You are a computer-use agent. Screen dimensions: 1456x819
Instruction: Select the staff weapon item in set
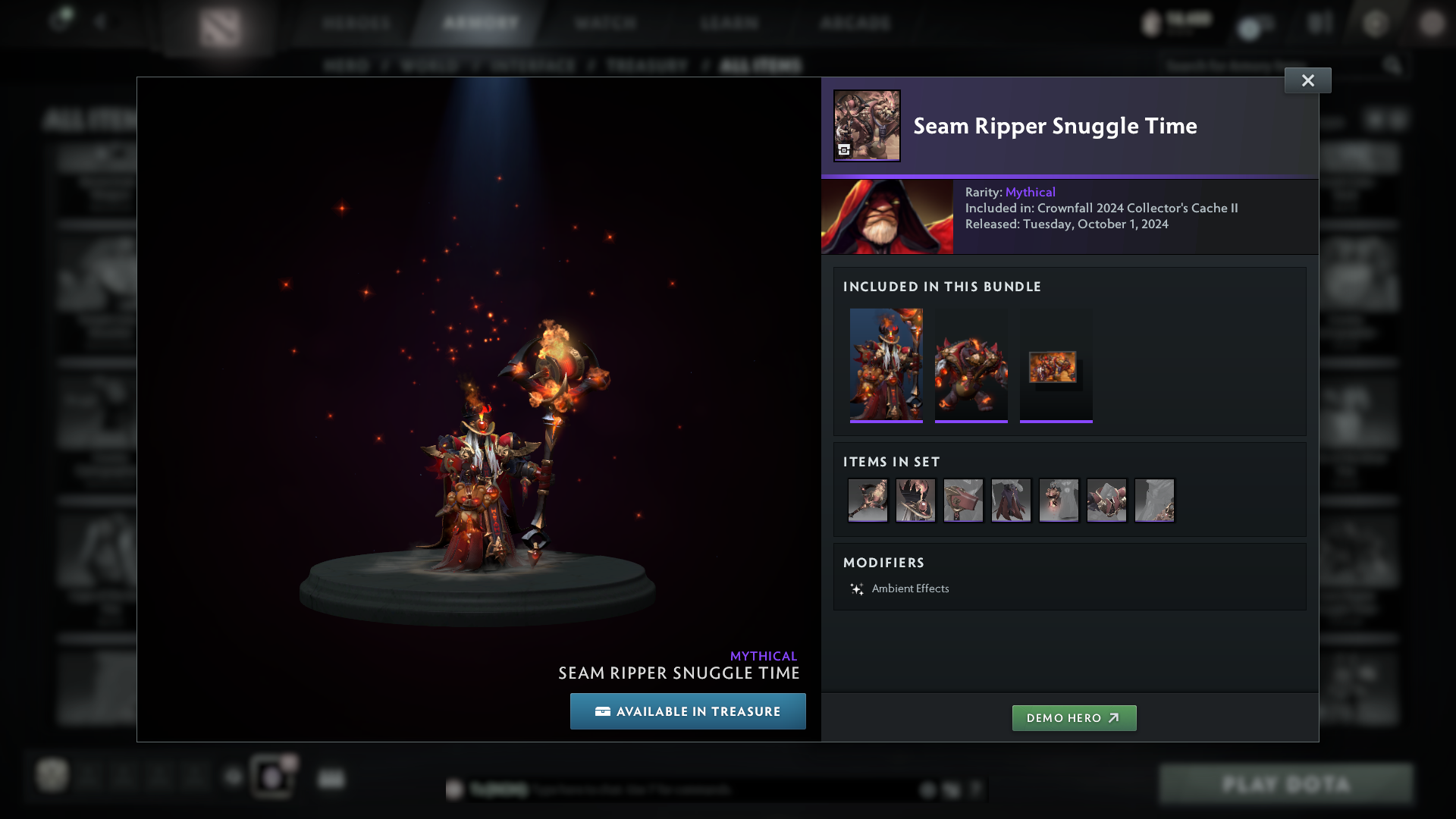click(868, 500)
